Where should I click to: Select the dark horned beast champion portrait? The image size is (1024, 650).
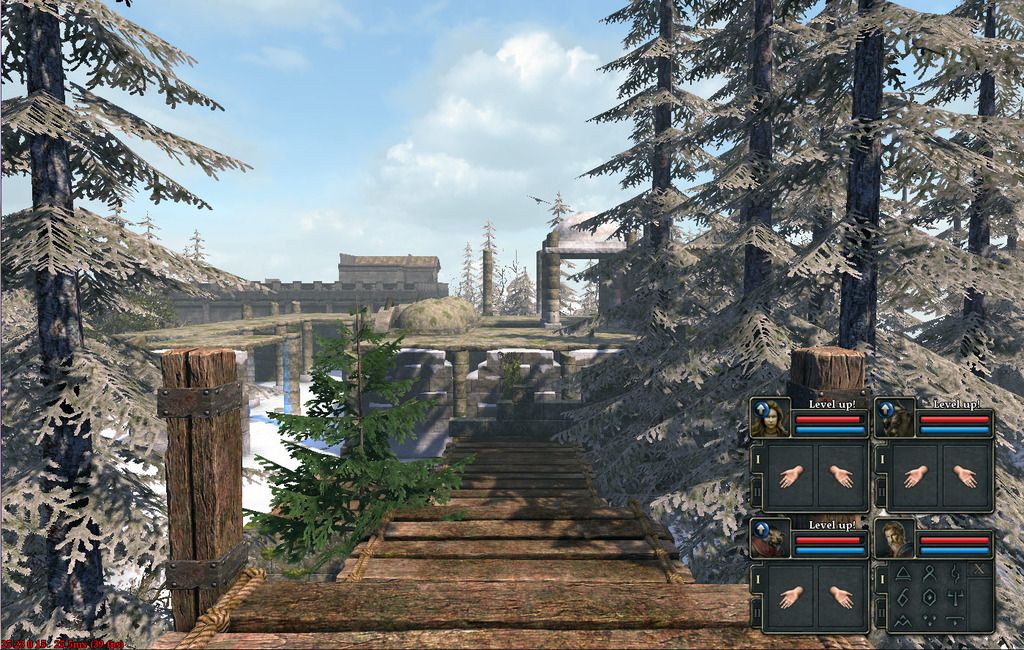894,418
